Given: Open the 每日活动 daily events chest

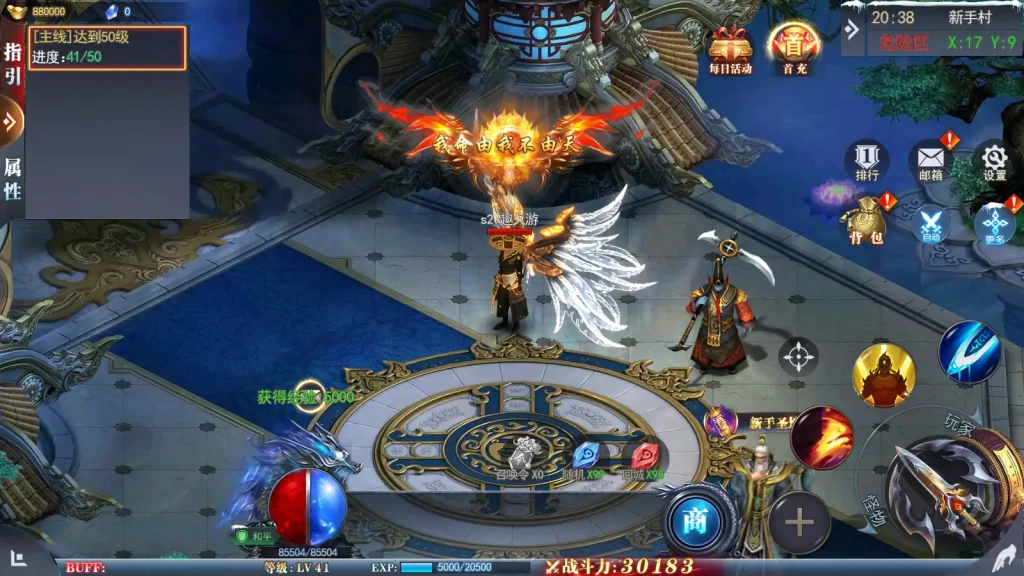Looking at the screenshot, I should (730, 49).
